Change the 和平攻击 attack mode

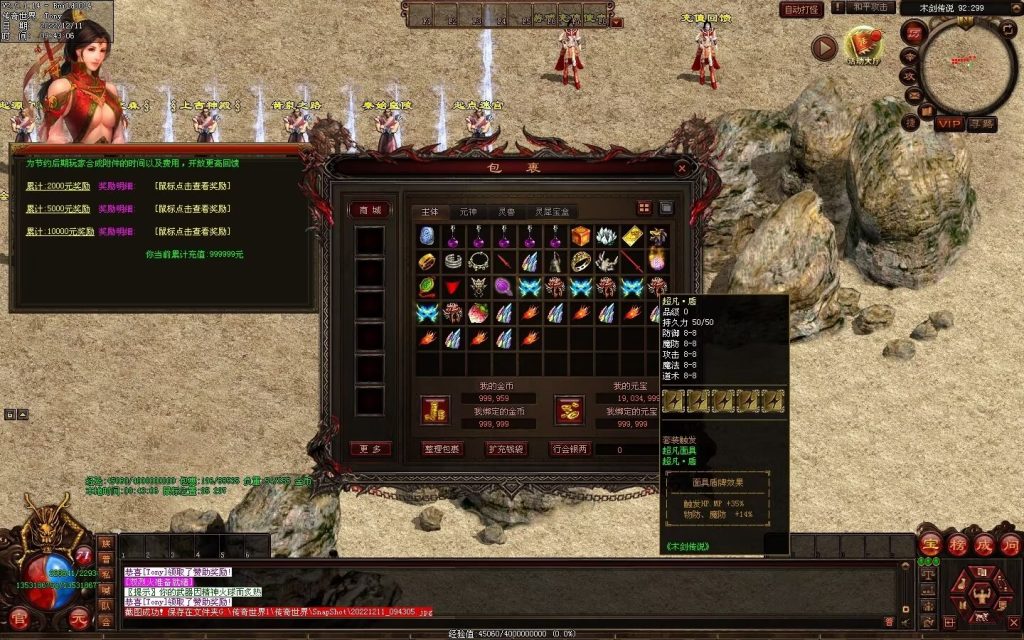tap(871, 8)
